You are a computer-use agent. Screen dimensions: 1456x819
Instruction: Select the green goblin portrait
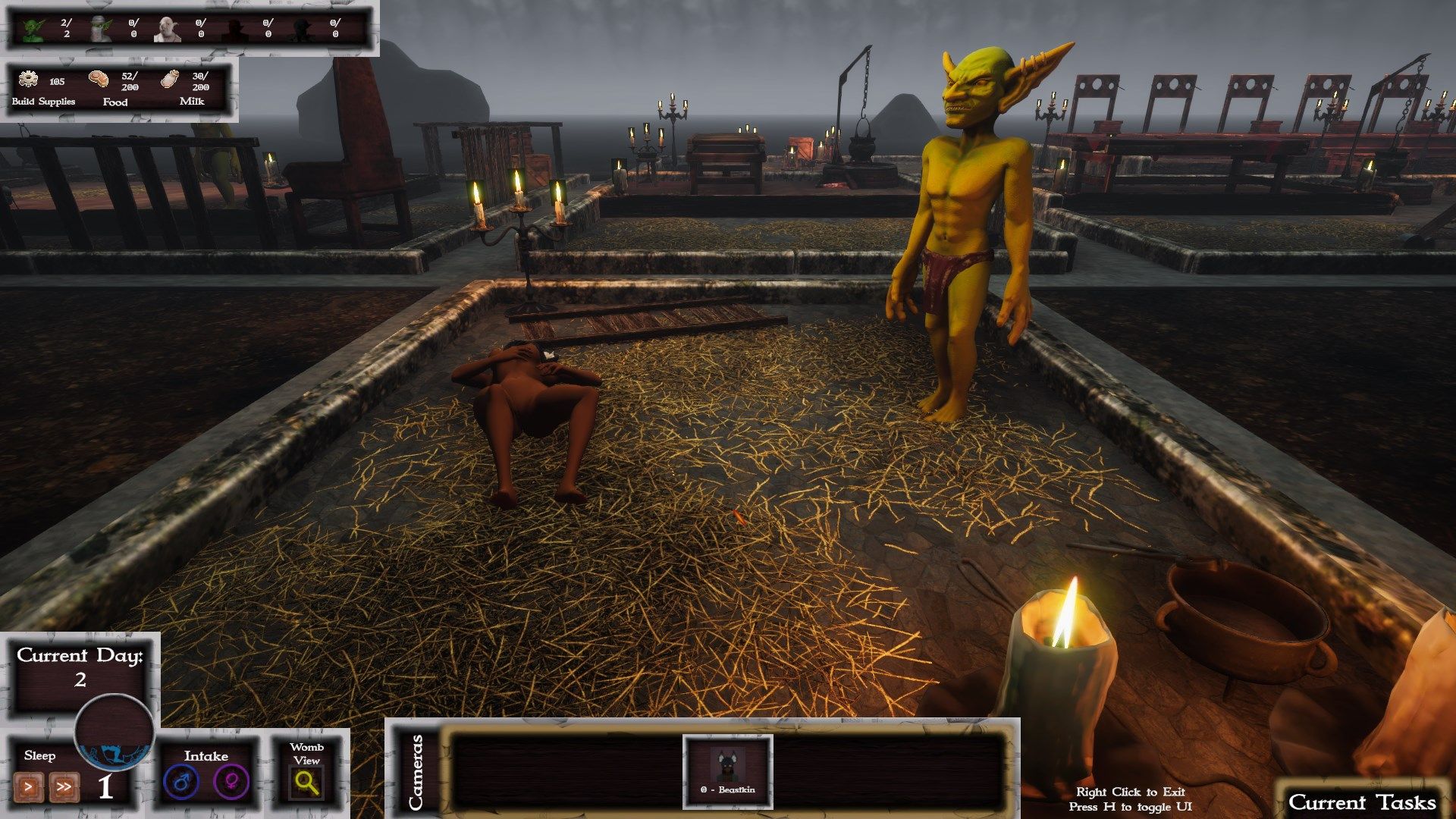tap(33, 29)
